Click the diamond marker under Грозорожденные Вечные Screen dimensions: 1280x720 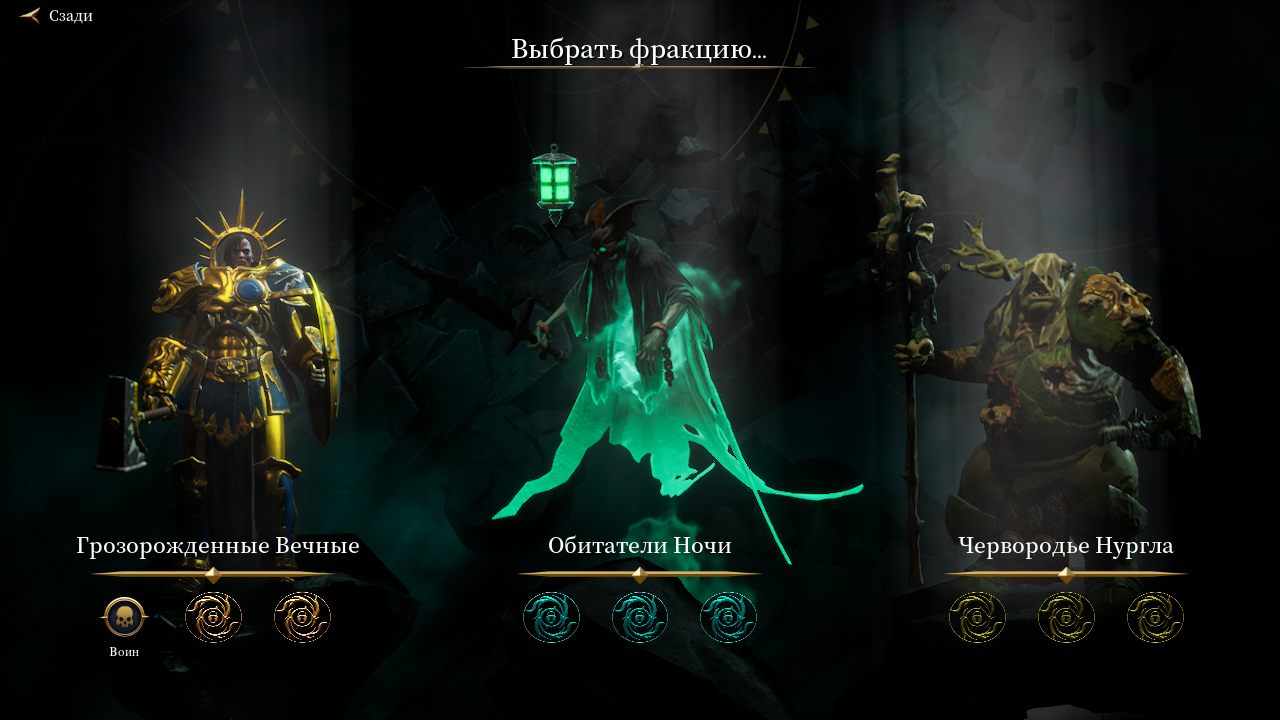click(212, 573)
